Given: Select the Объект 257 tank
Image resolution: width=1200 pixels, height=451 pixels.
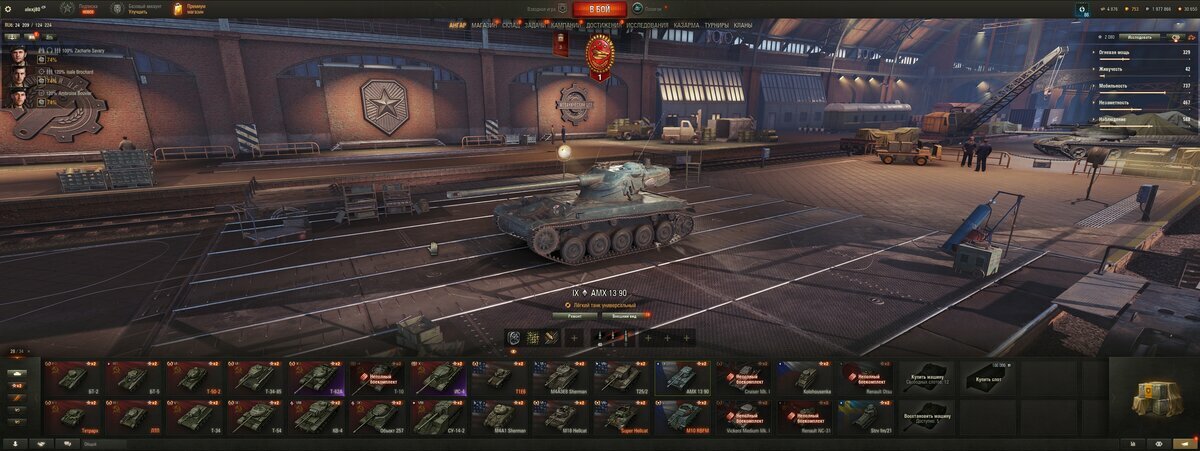Looking at the screenshot, I should click(x=378, y=416).
